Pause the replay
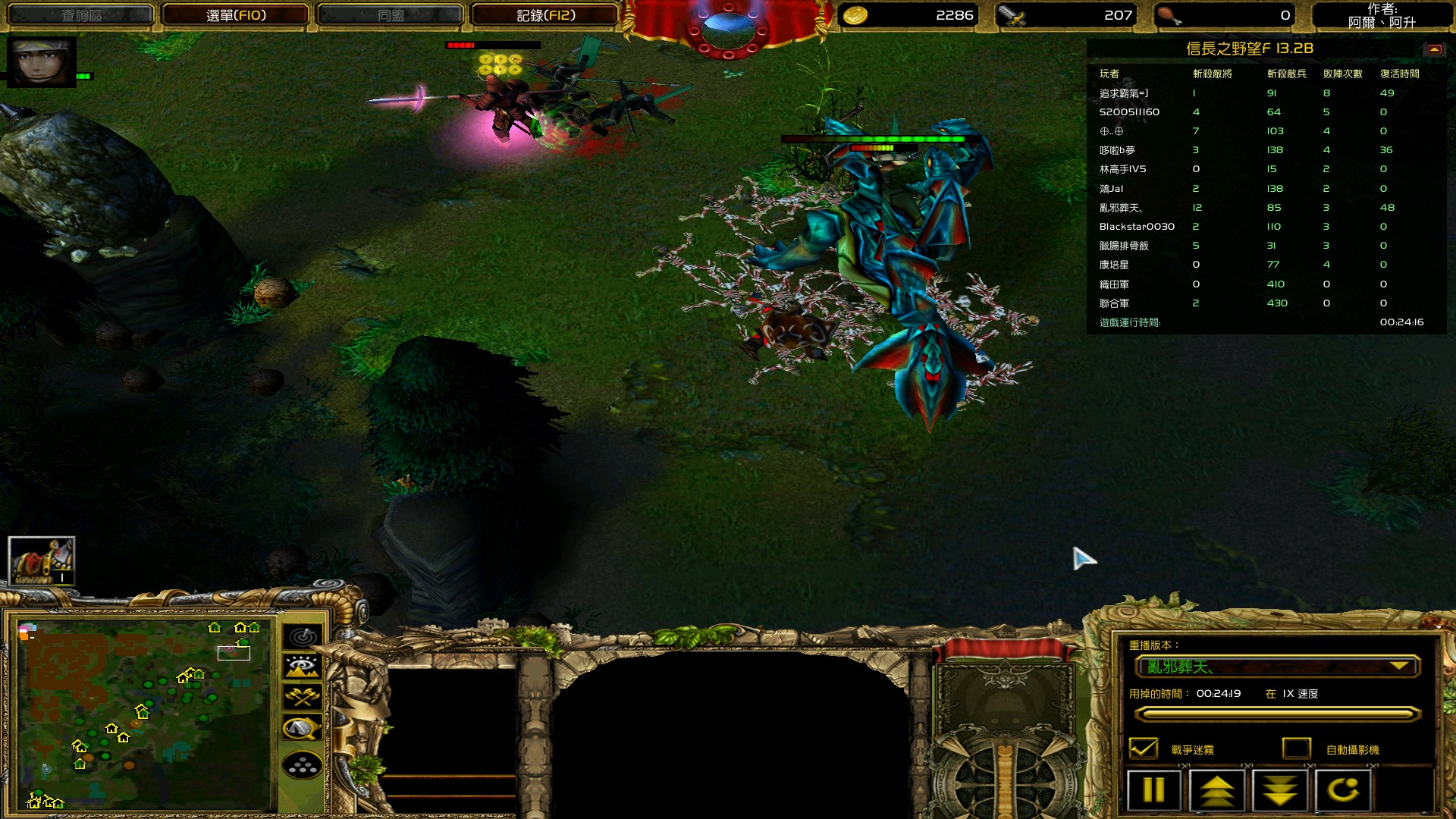This screenshot has width=1456, height=819. click(1153, 790)
